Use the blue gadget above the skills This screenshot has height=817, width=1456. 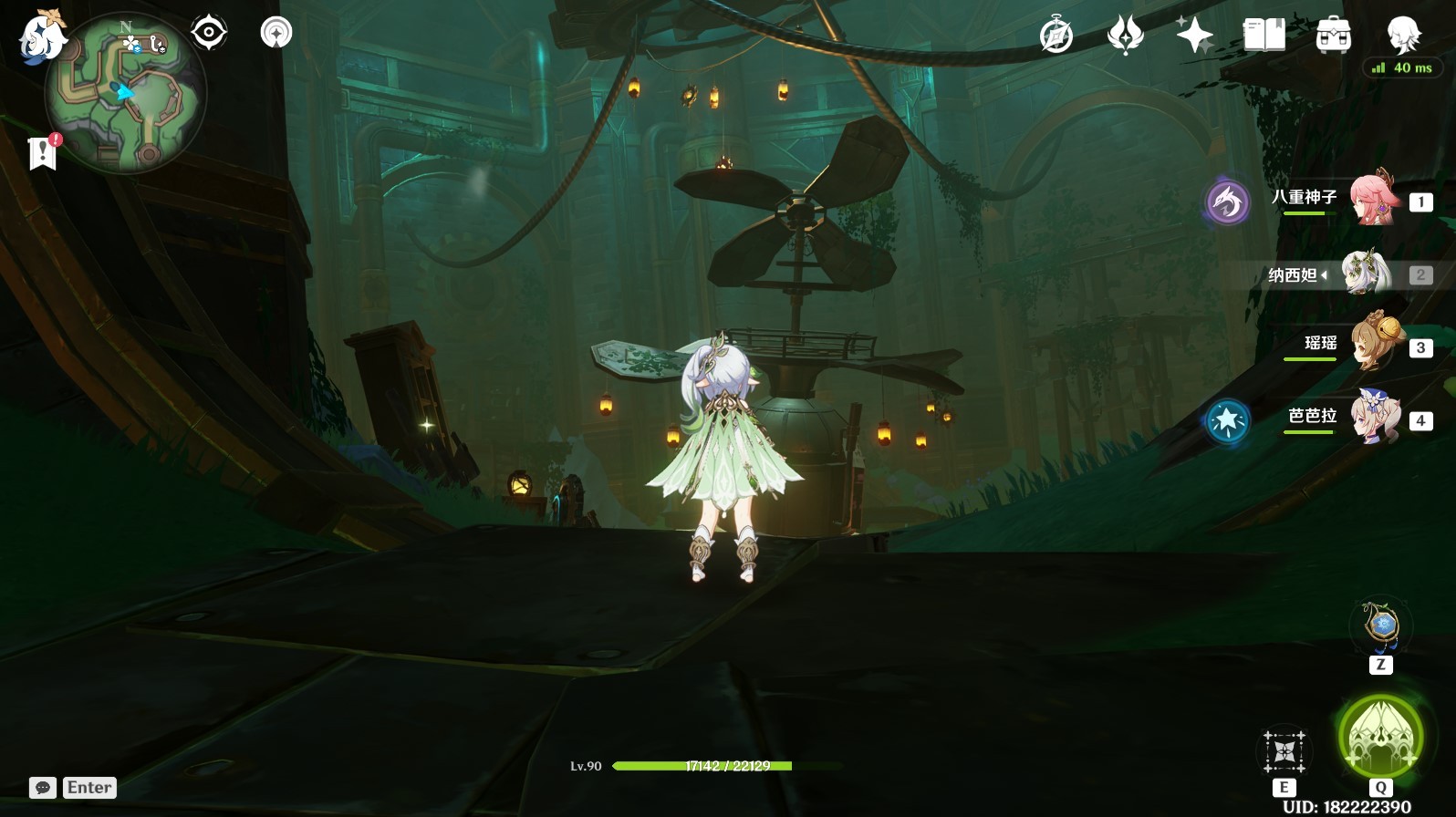coord(1381,626)
